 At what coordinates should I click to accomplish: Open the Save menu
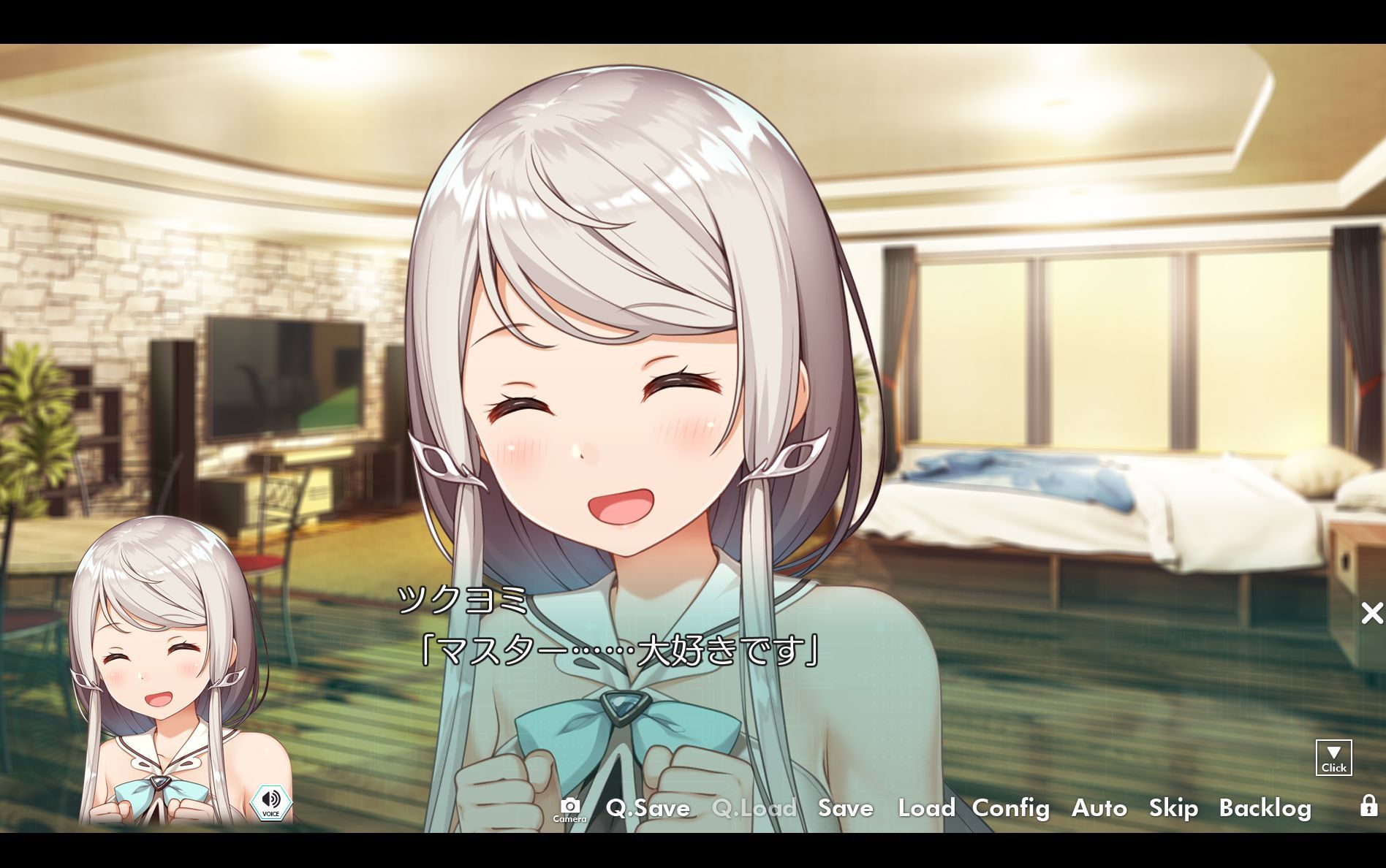coord(845,809)
